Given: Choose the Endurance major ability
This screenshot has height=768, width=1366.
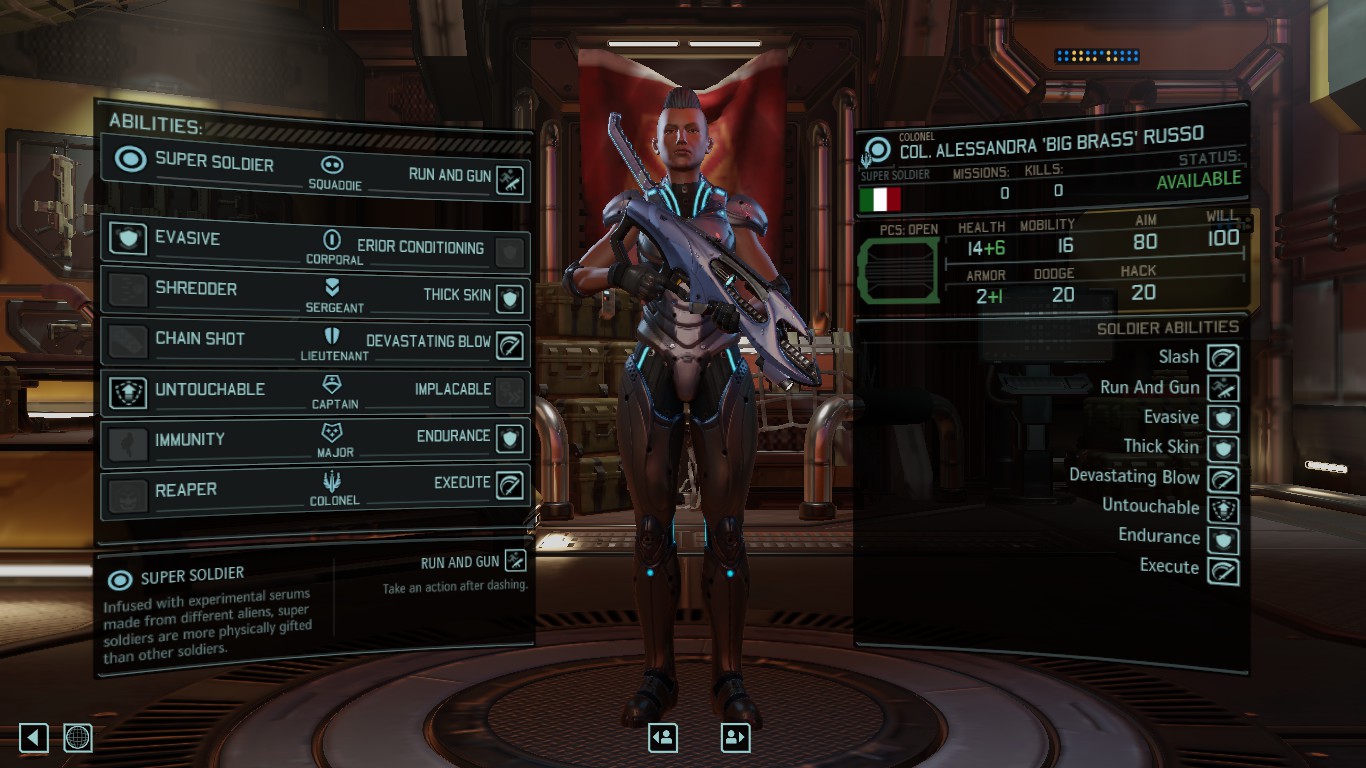Looking at the screenshot, I should click(x=510, y=438).
